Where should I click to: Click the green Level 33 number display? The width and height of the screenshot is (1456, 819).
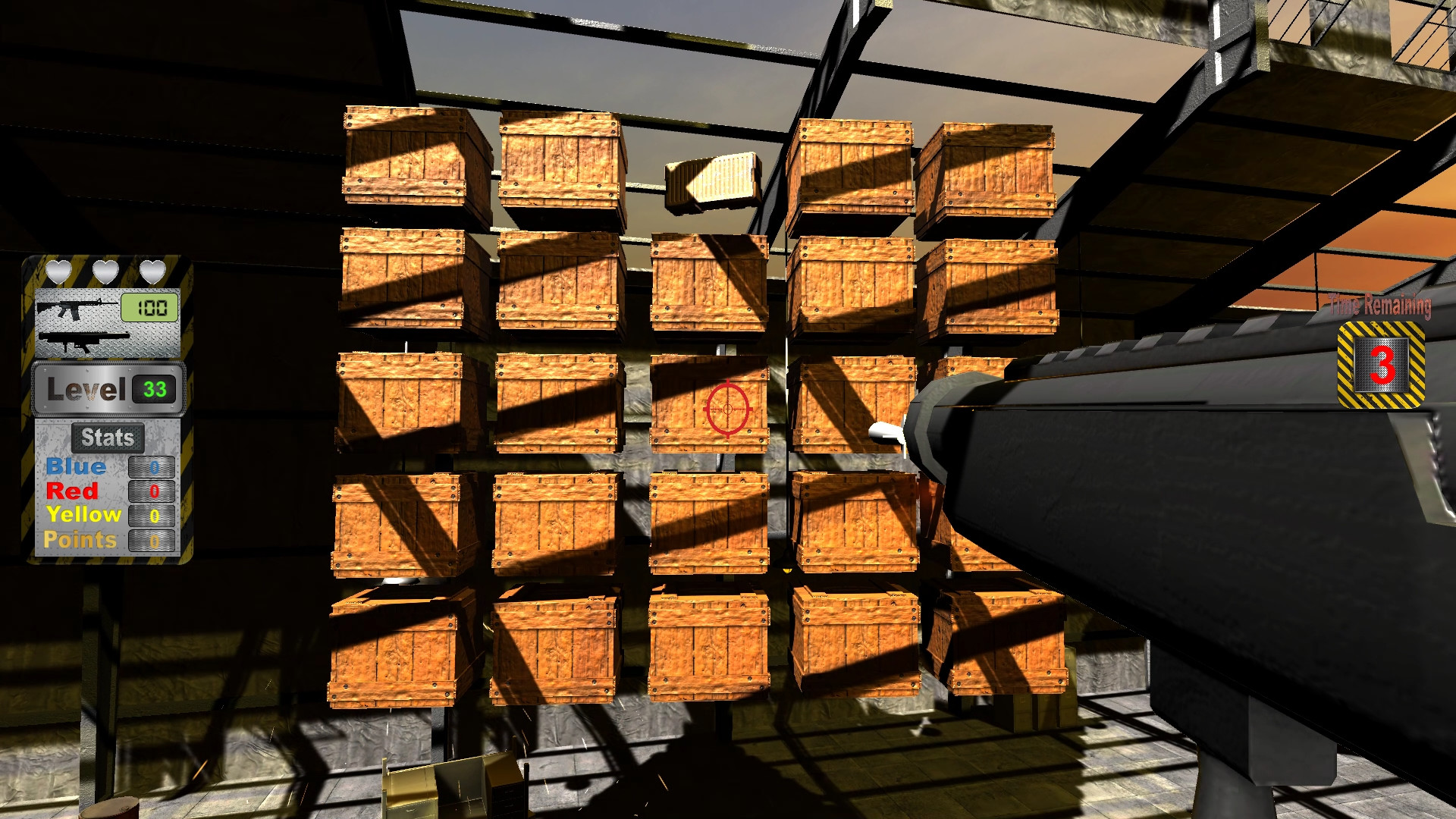coord(154,390)
